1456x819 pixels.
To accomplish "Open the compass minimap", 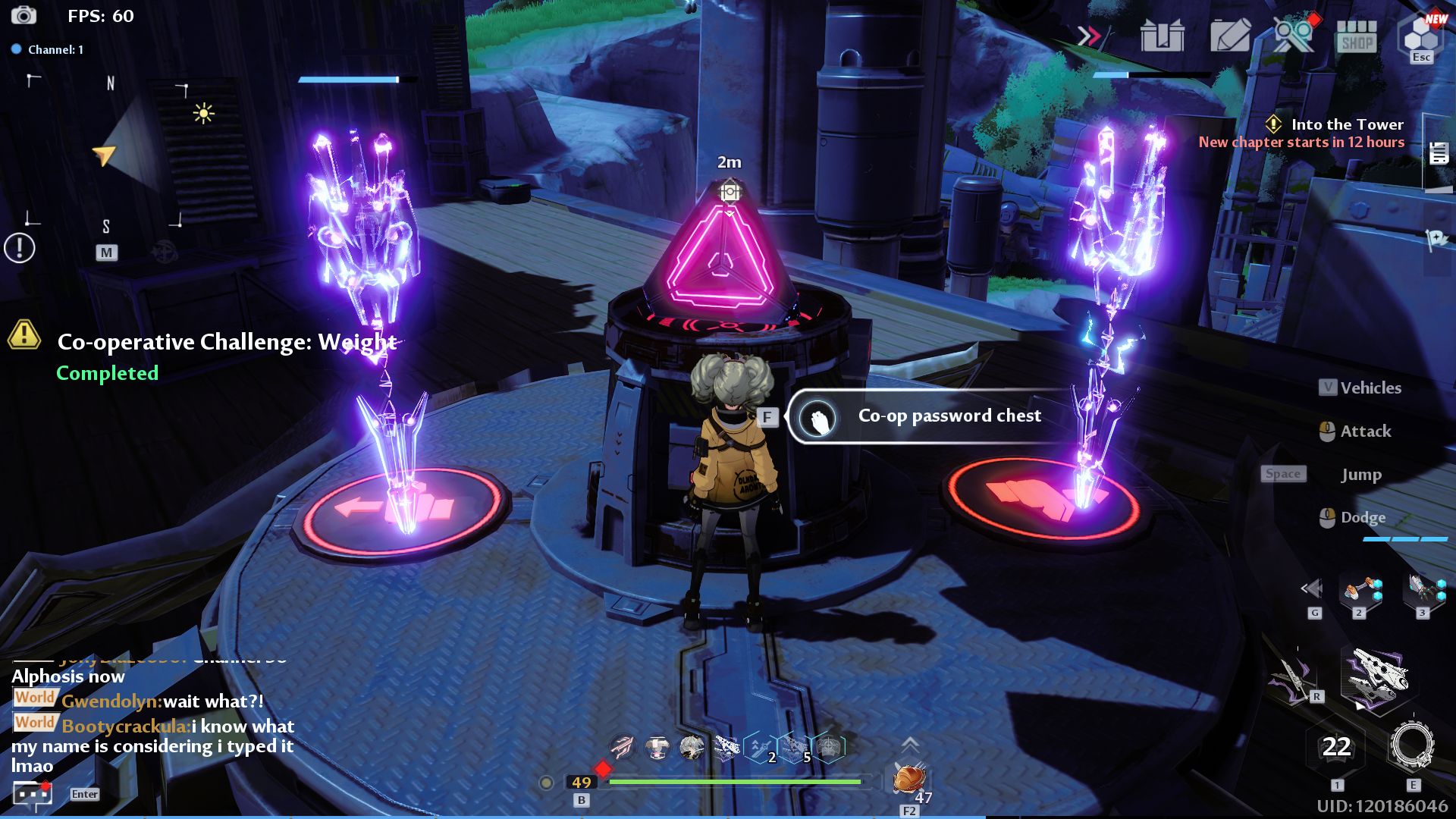I will pyautogui.click(x=106, y=152).
